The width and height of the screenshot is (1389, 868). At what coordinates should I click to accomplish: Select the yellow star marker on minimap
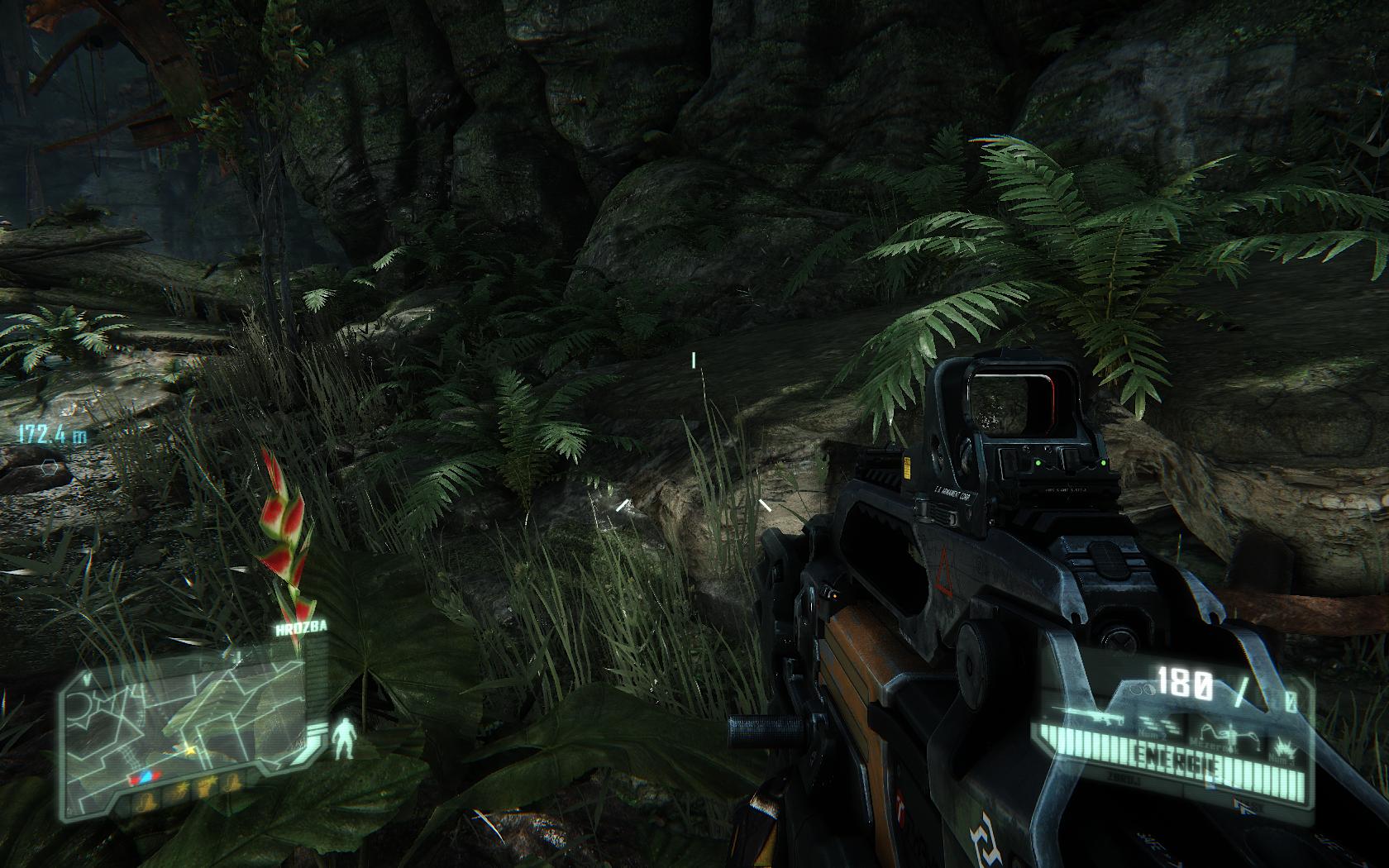190,750
